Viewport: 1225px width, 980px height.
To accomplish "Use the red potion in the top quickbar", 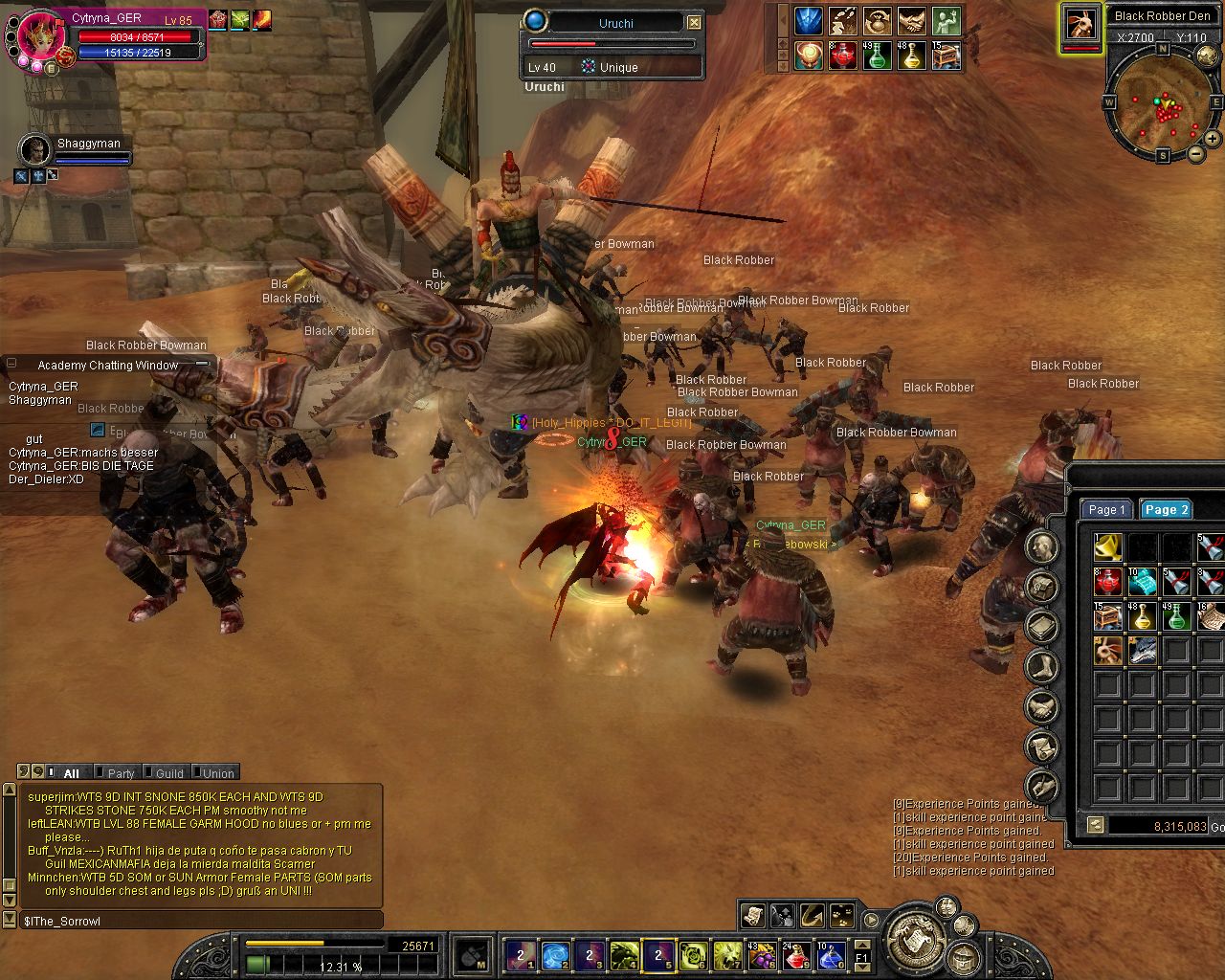I will (842, 56).
